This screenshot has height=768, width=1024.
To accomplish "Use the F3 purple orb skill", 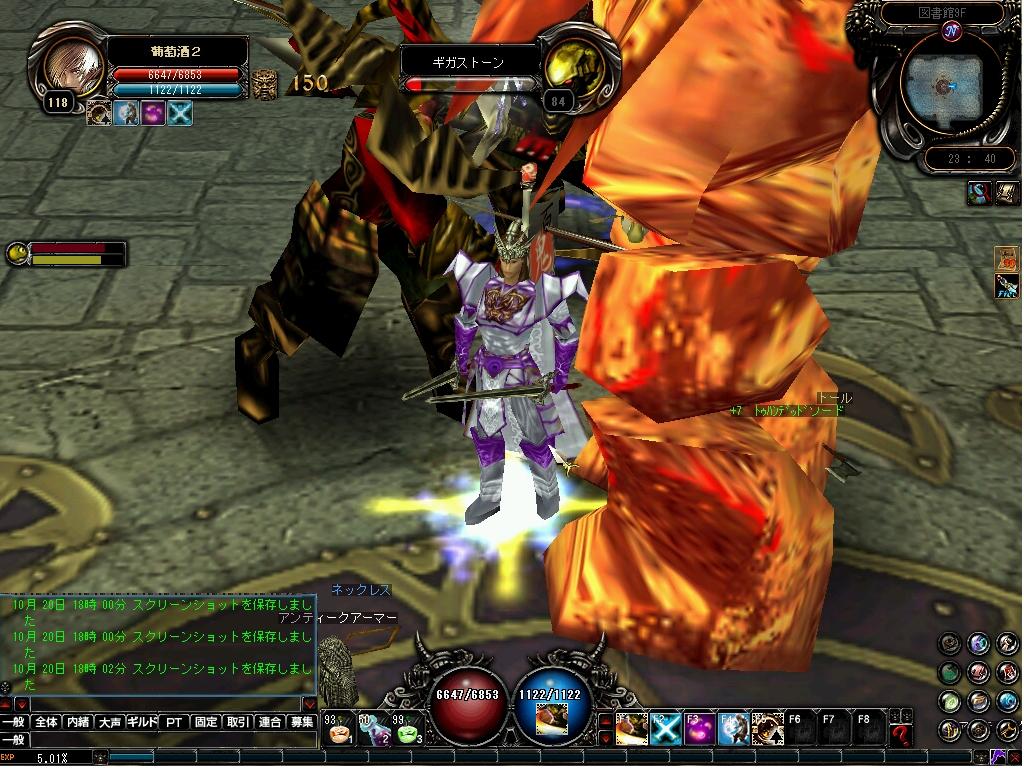I will tap(699, 730).
